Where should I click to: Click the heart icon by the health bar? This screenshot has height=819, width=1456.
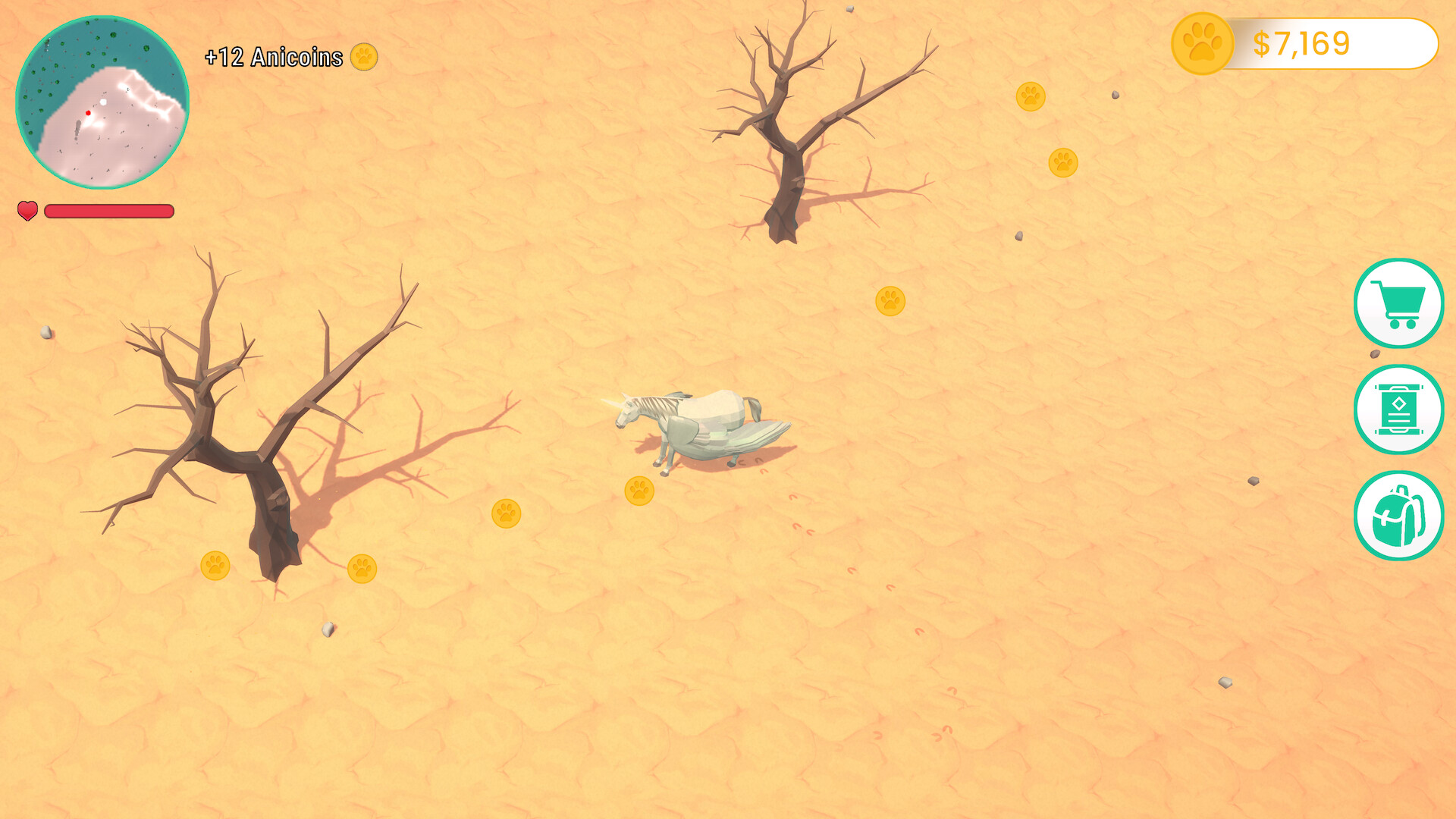click(x=27, y=211)
